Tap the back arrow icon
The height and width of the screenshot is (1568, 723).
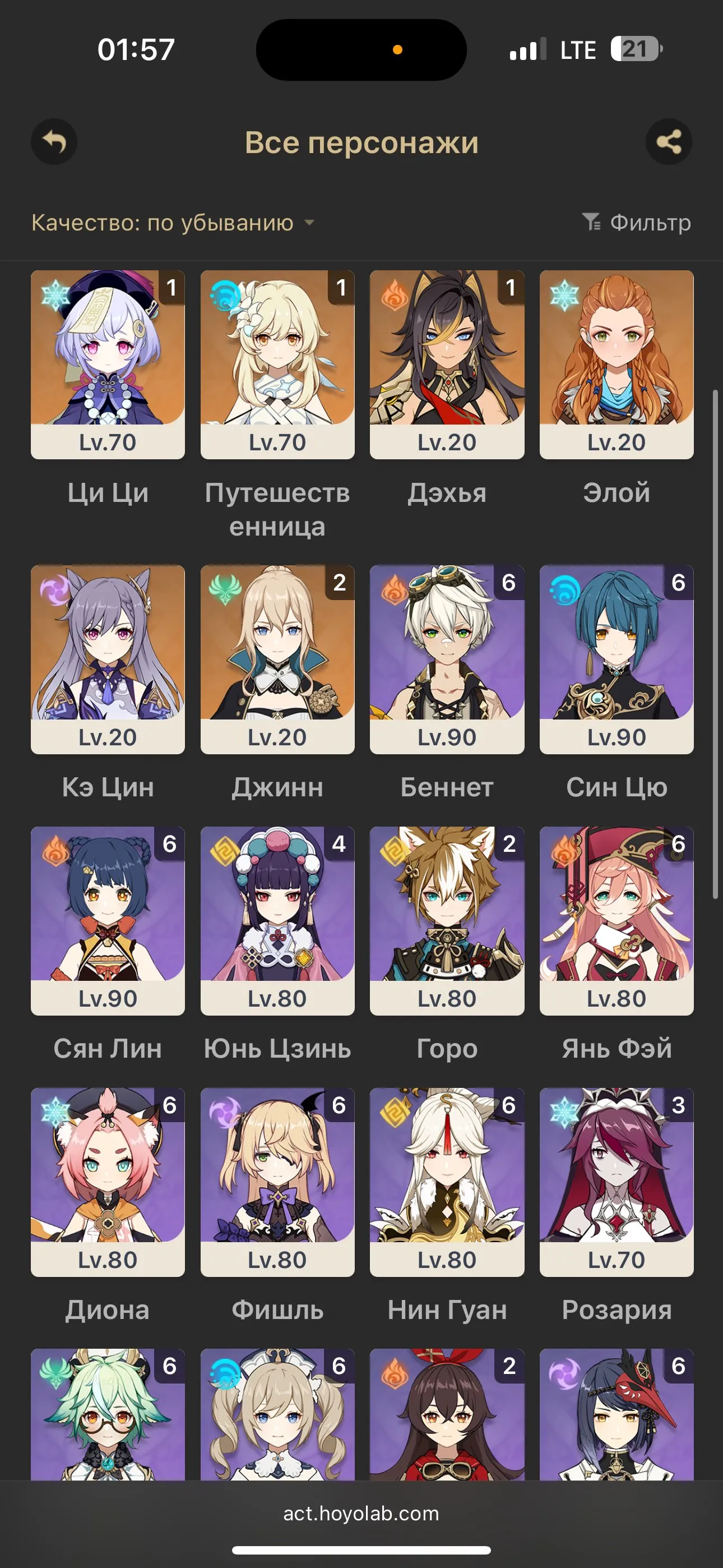54,143
